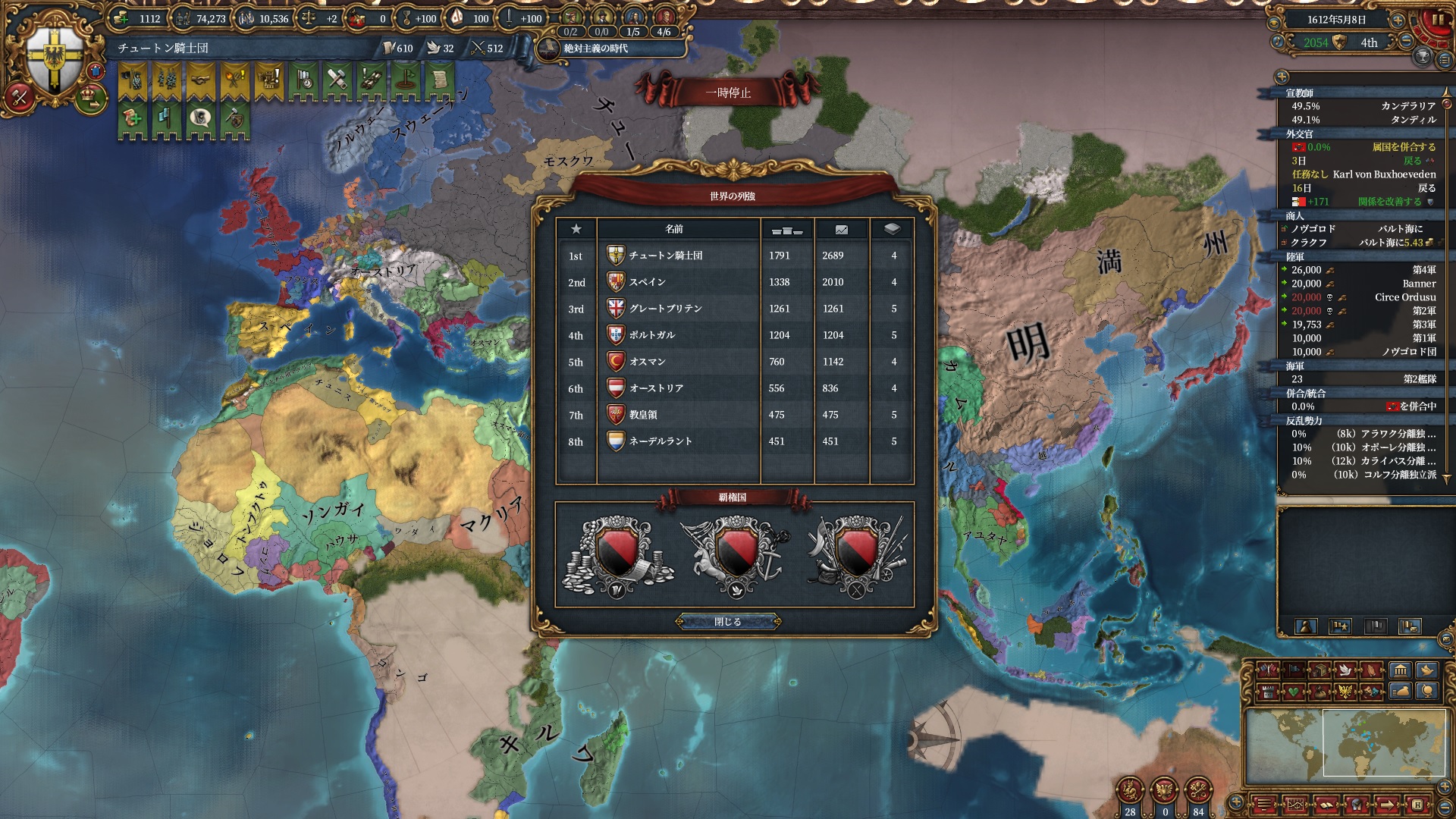
Task: Select the 教皇領 great power row
Action: [642, 415]
